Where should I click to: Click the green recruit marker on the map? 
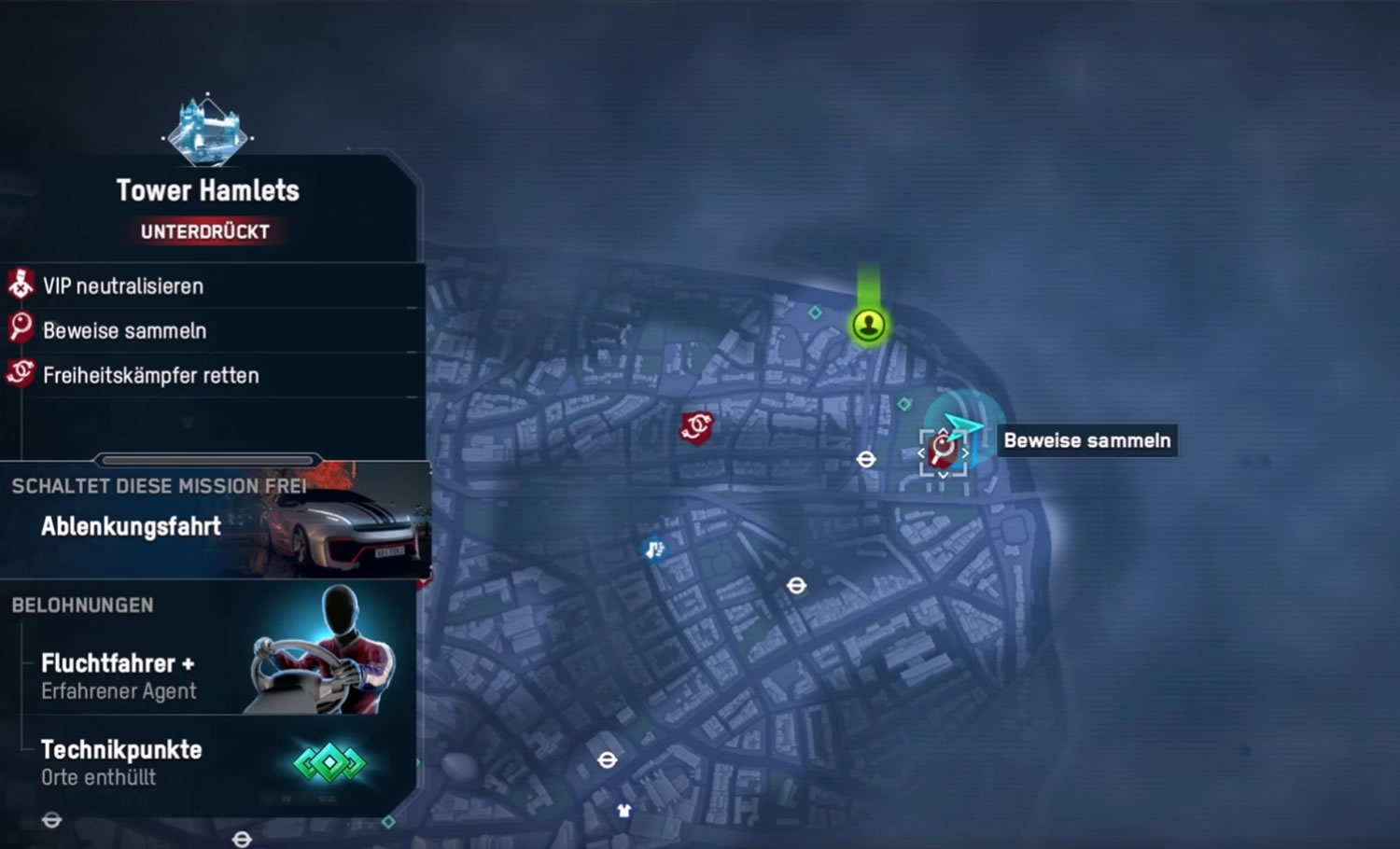869,325
